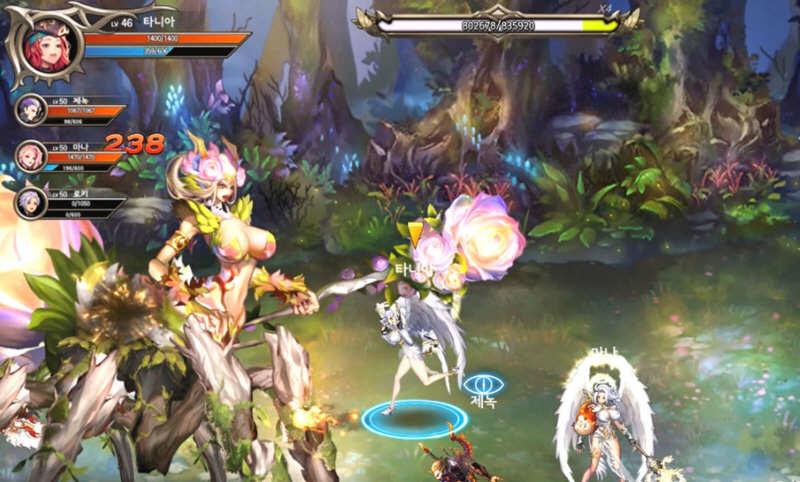
Task: Click the purple-haired party member portrait
Action: [x=31, y=109]
